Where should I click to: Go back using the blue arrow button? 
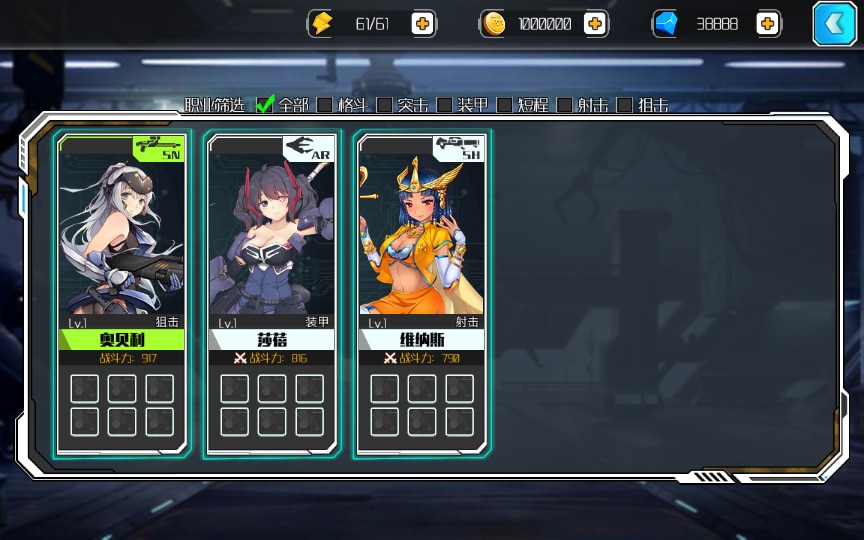[x=834, y=24]
